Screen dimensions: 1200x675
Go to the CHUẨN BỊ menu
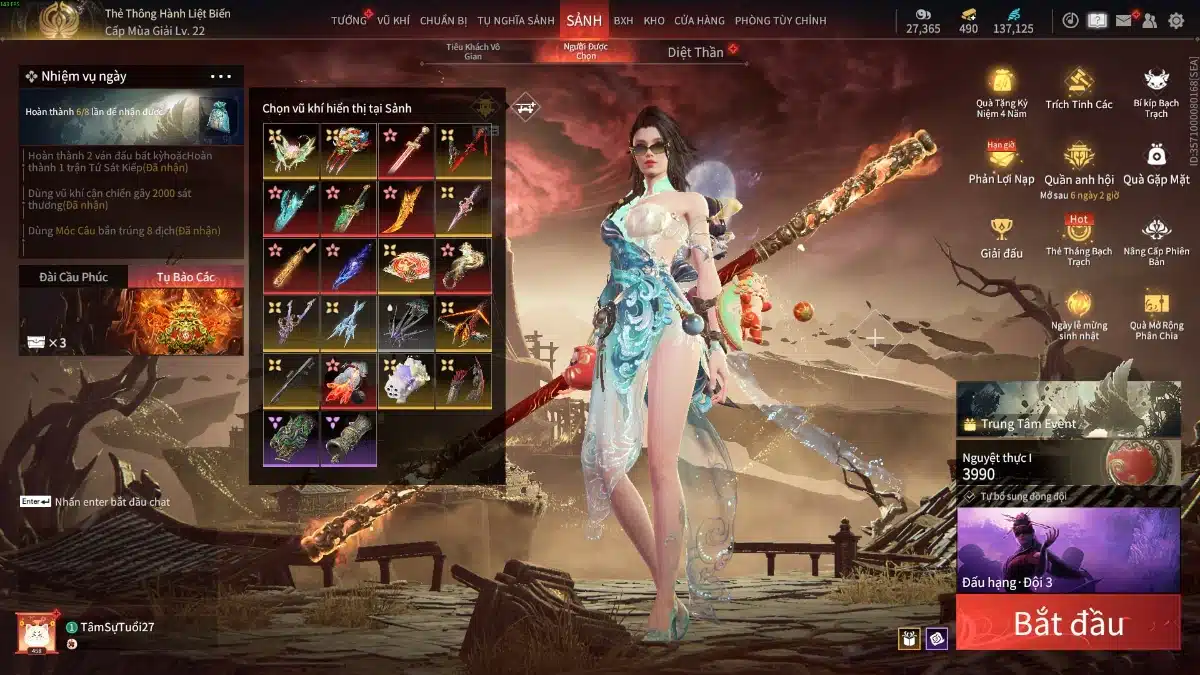pyautogui.click(x=443, y=20)
